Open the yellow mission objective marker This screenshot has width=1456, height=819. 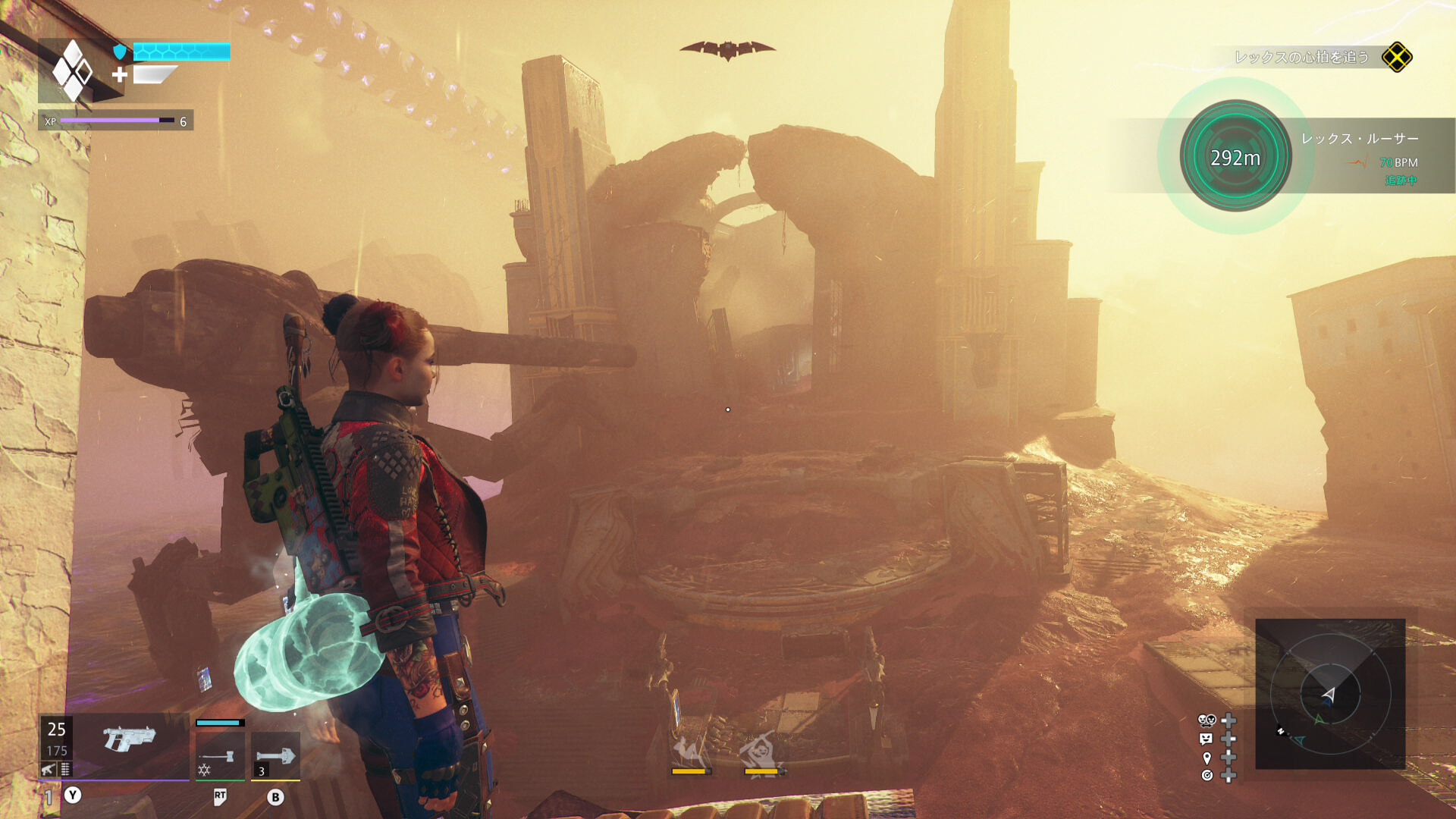(1397, 58)
